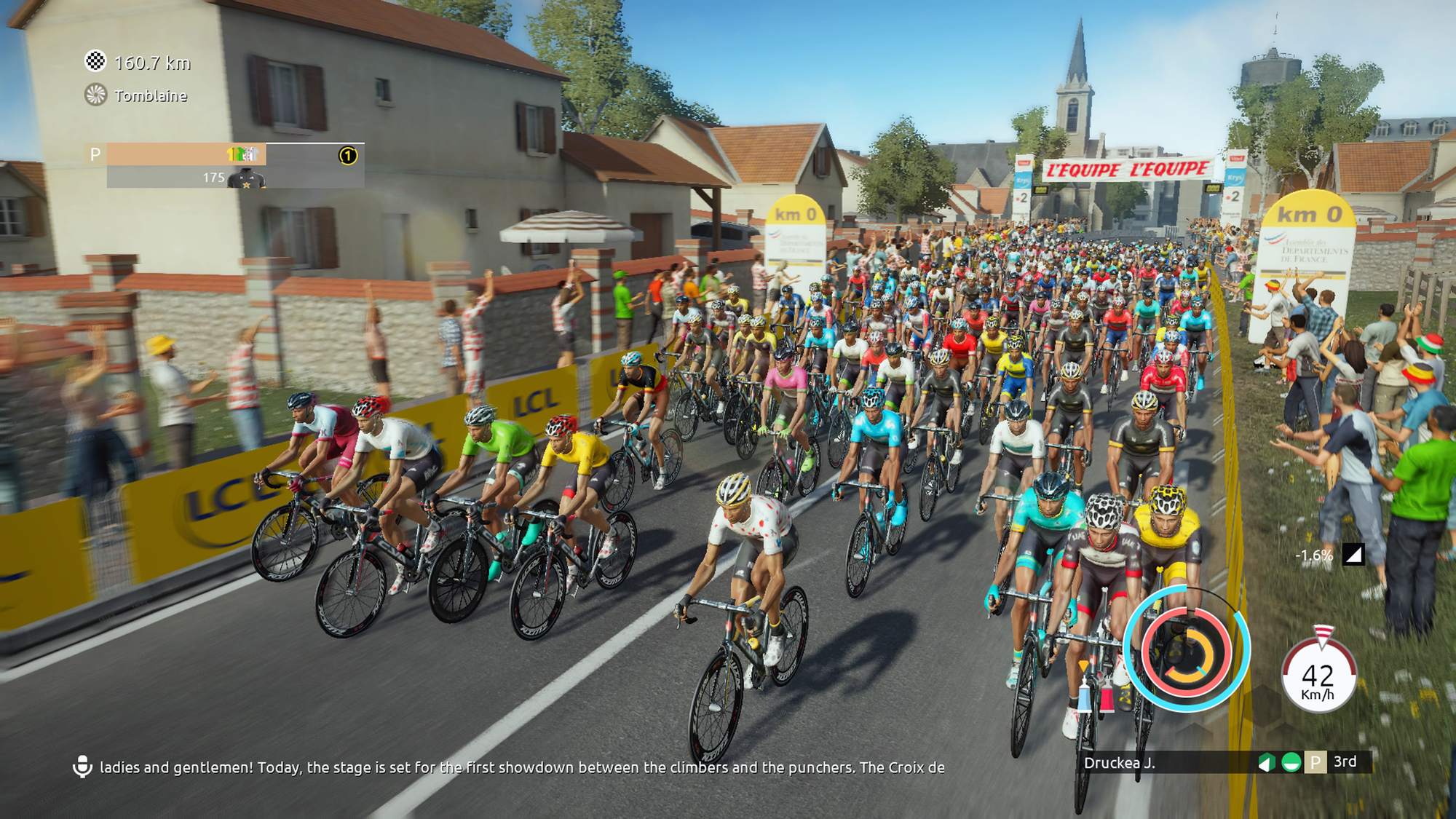This screenshot has width=1456, height=819.
Task: Select the red gel tube
Action: click(x=1107, y=696)
